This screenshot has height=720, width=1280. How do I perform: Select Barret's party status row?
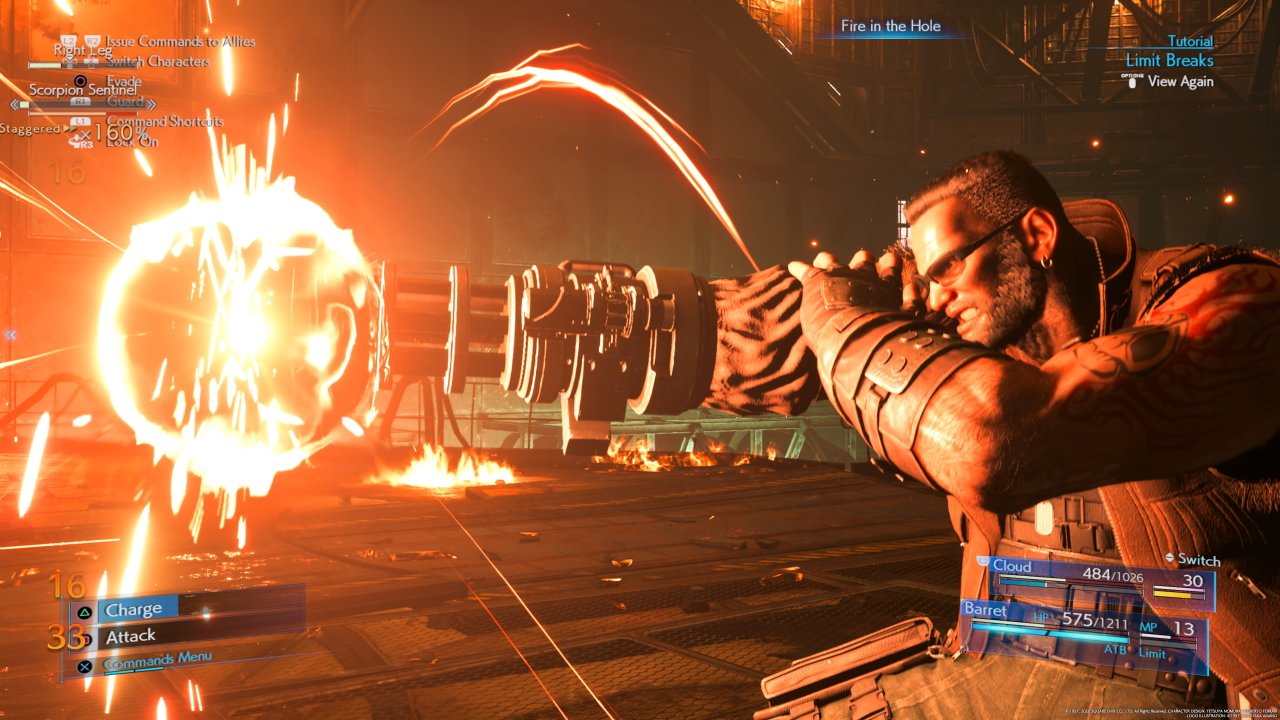tap(1082, 626)
